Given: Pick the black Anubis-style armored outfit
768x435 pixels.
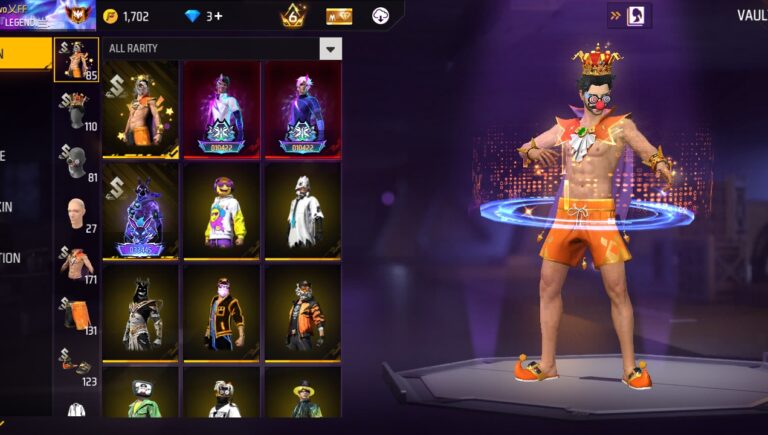Looking at the screenshot, I should coord(140,313).
